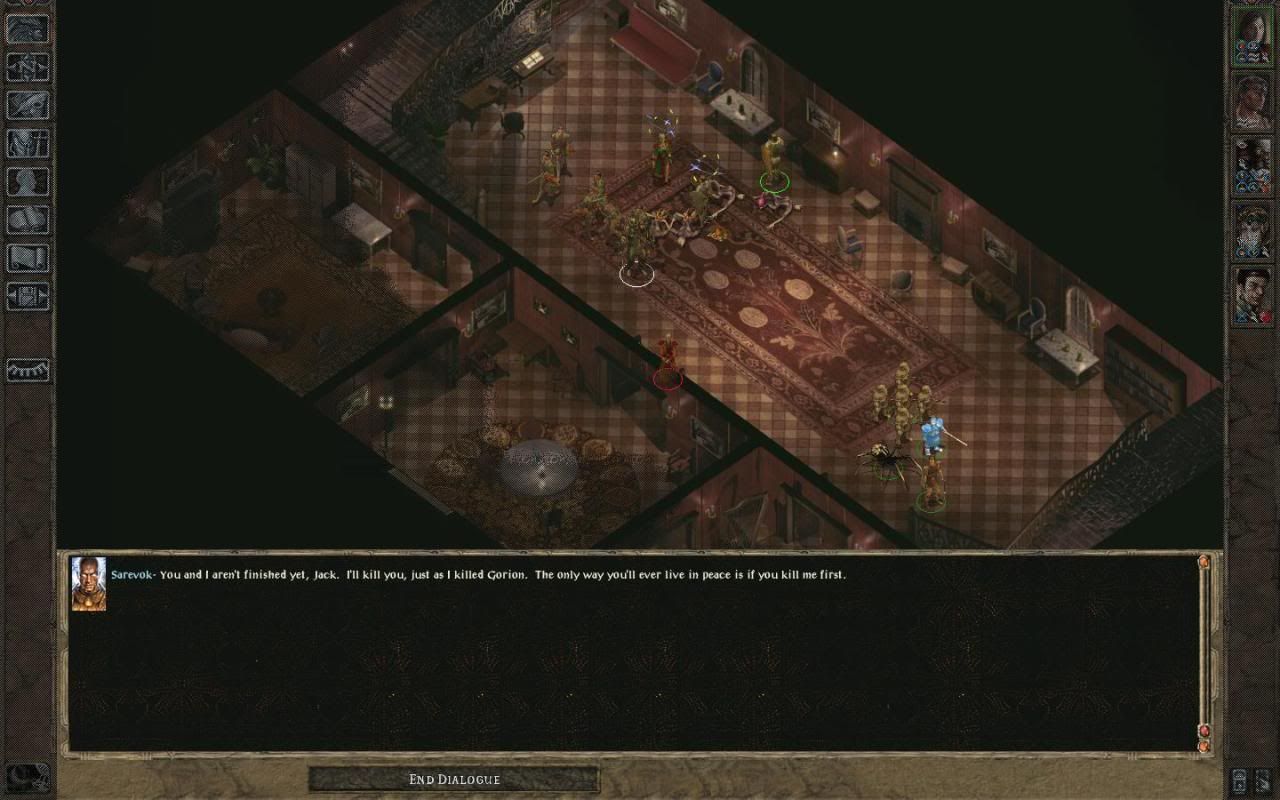Open the mage spellbook

point(27,219)
